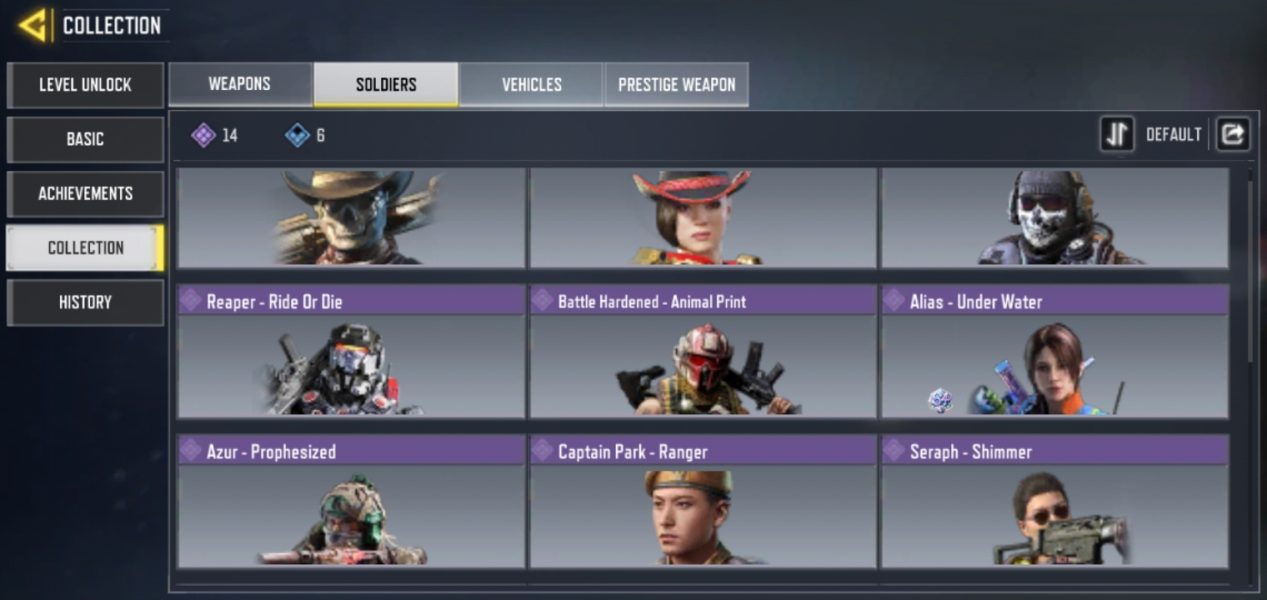Select the skull cowboy soldier card
The width and height of the screenshot is (1267, 600).
(351, 217)
